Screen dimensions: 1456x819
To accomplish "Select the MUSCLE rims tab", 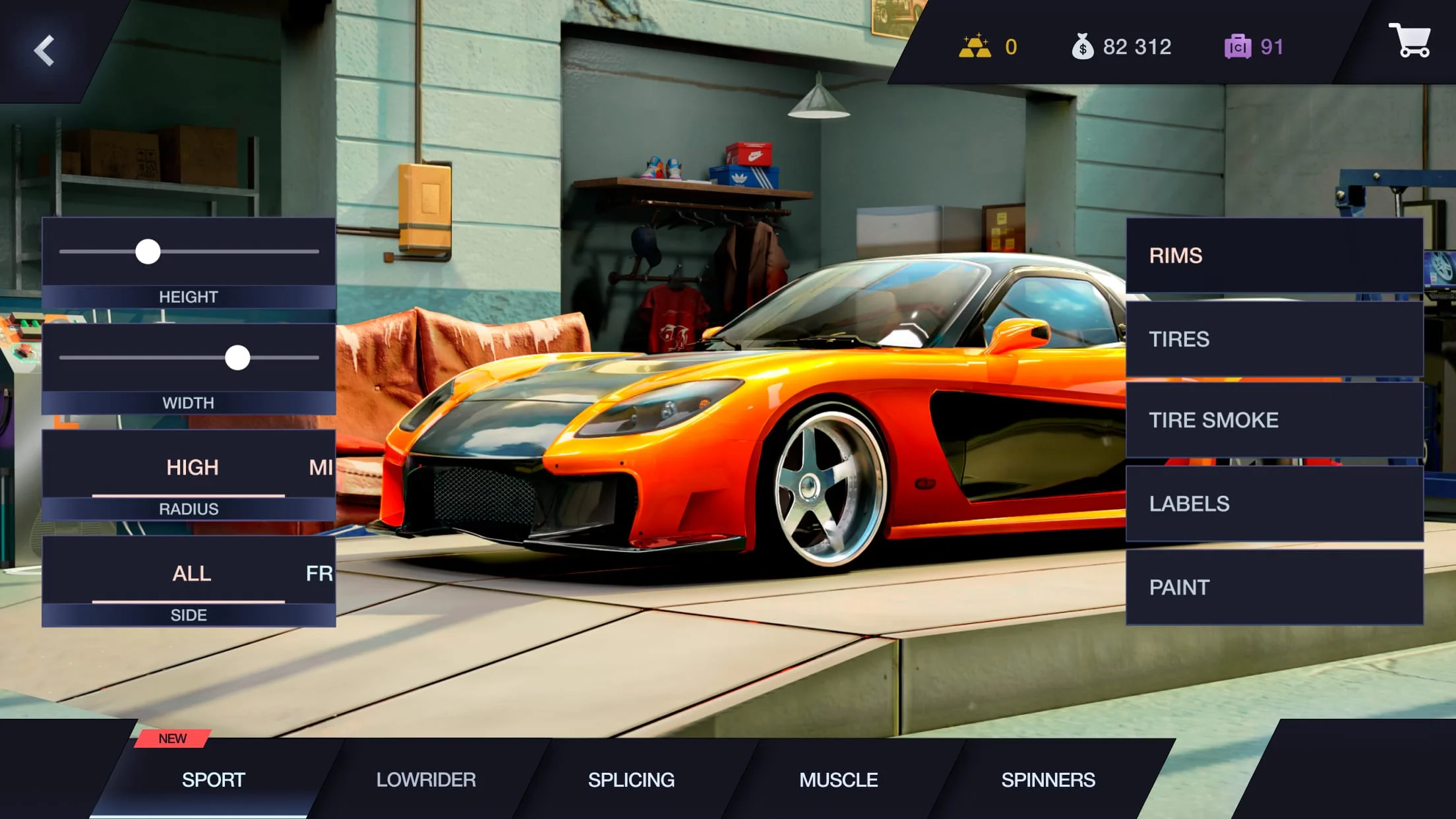I will pyautogui.click(x=838, y=779).
